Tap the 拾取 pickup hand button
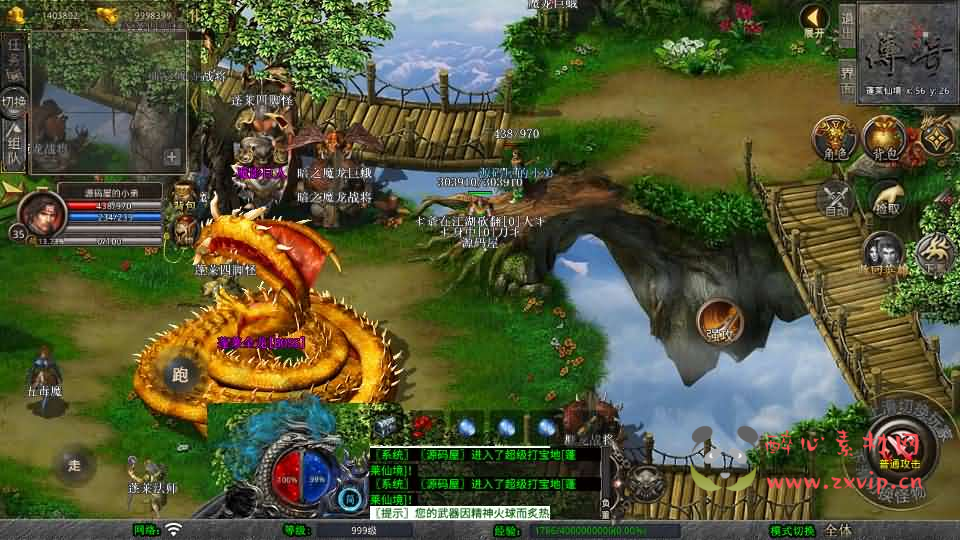 pyautogui.click(x=885, y=198)
